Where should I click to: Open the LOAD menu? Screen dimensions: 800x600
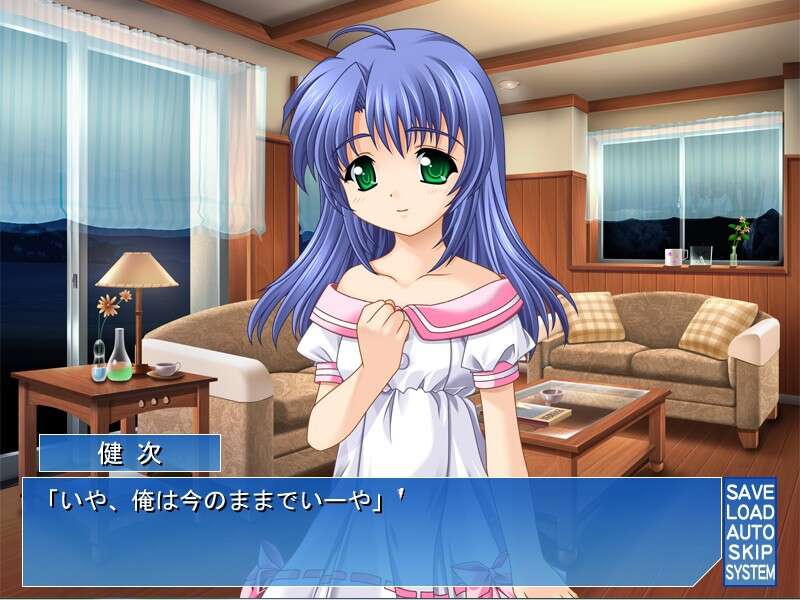click(x=750, y=512)
